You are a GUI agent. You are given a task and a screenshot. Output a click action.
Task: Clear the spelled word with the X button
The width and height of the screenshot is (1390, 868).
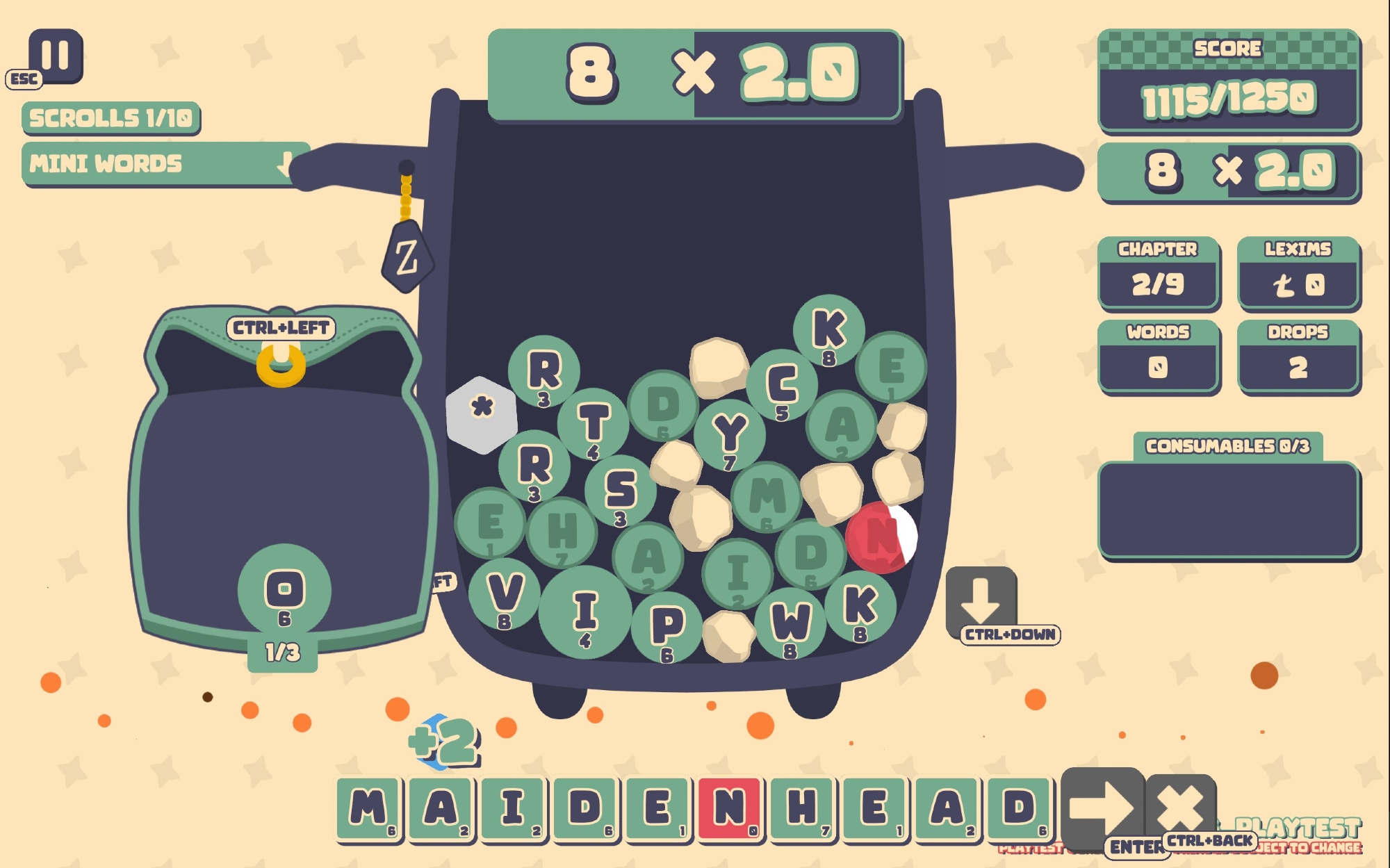click(1180, 806)
